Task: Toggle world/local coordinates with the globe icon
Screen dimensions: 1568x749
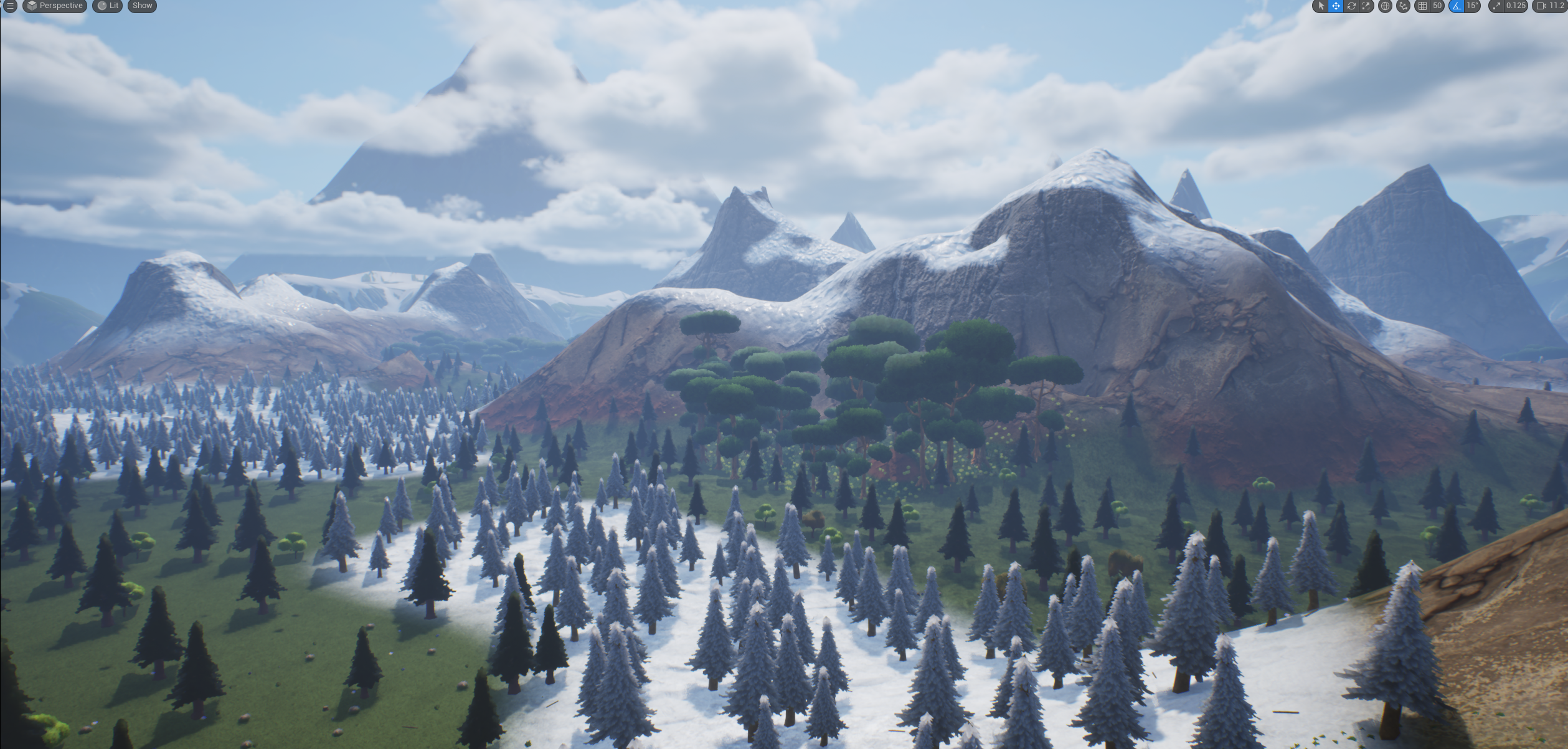Action: pyautogui.click(x=1385, y=6)
